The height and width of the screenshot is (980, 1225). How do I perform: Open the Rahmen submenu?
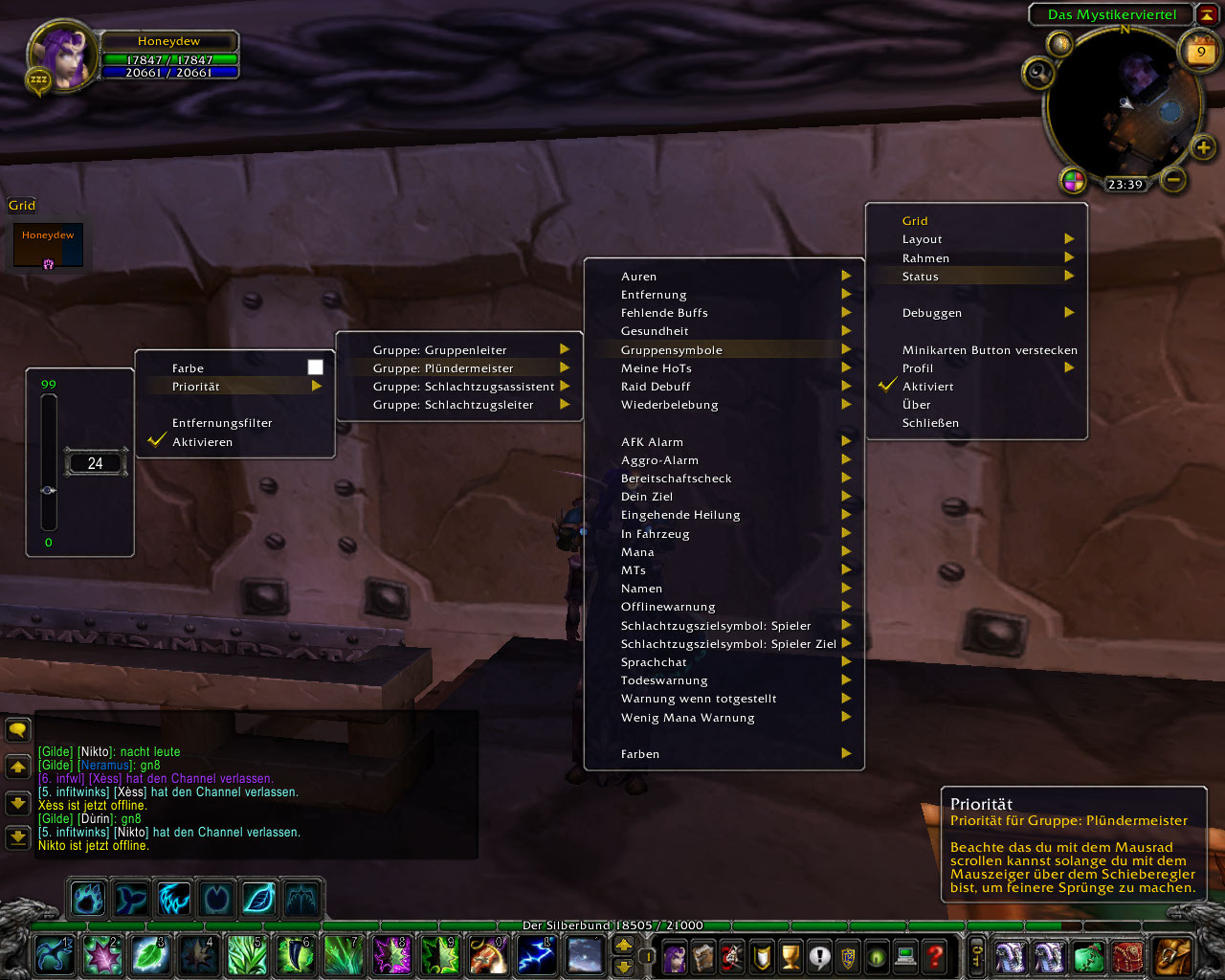925,258
